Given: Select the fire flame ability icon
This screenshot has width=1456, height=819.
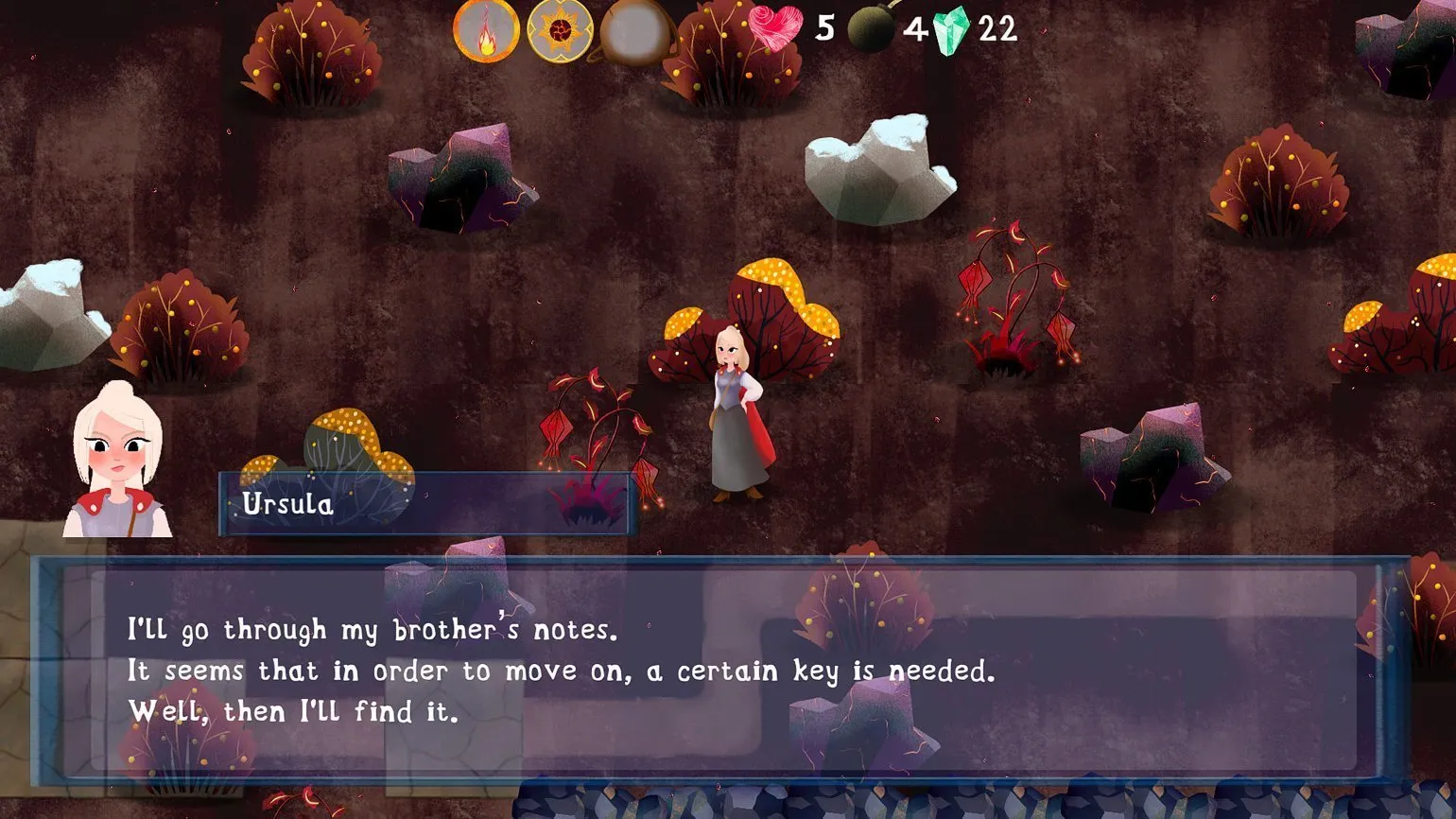Looking at the screenshot, I should (486, 31).
